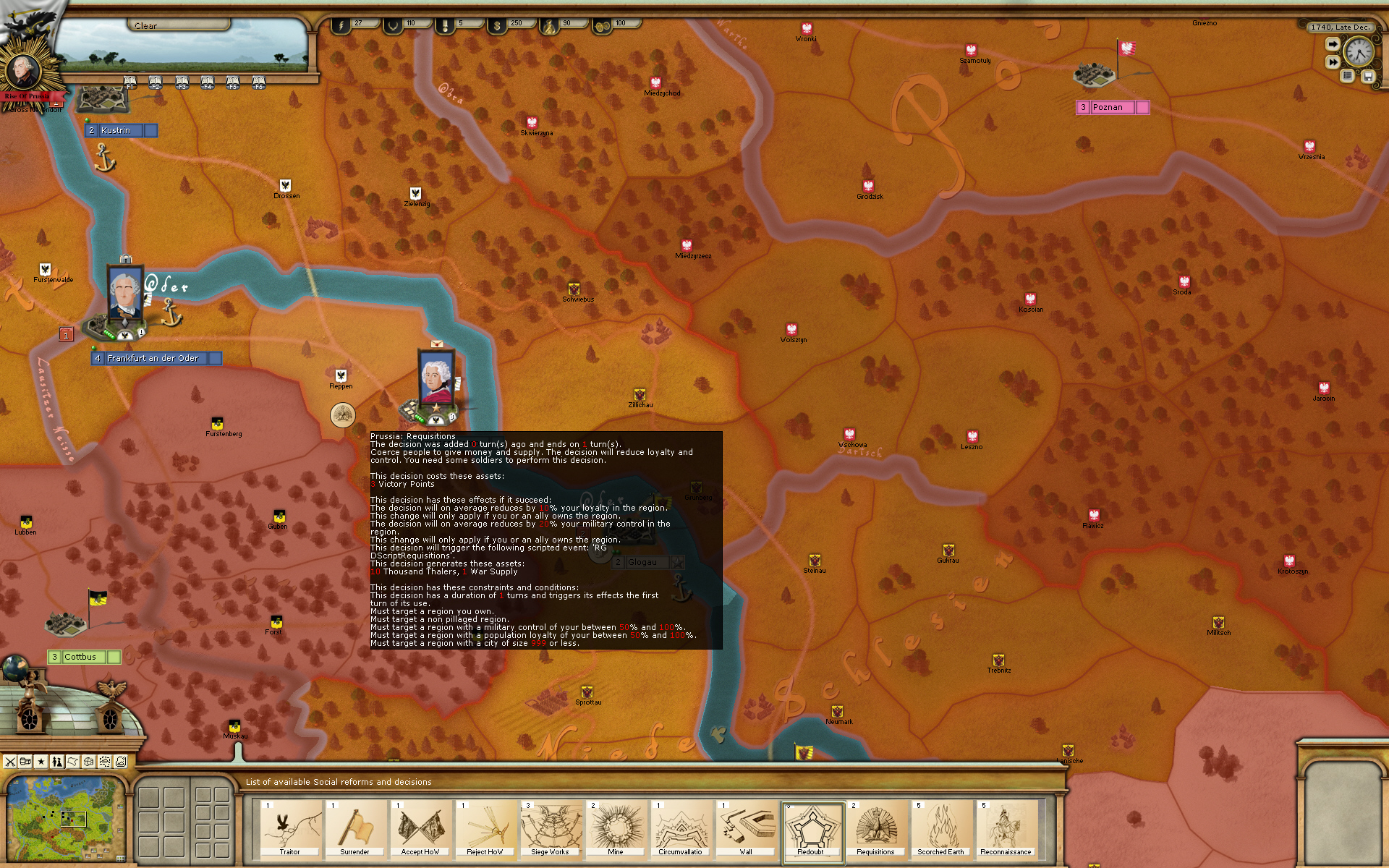1389x868 pixels.
Task: Choose the Scorched Earth decision card
Action: pyautogui.click(x=940, y=830)
